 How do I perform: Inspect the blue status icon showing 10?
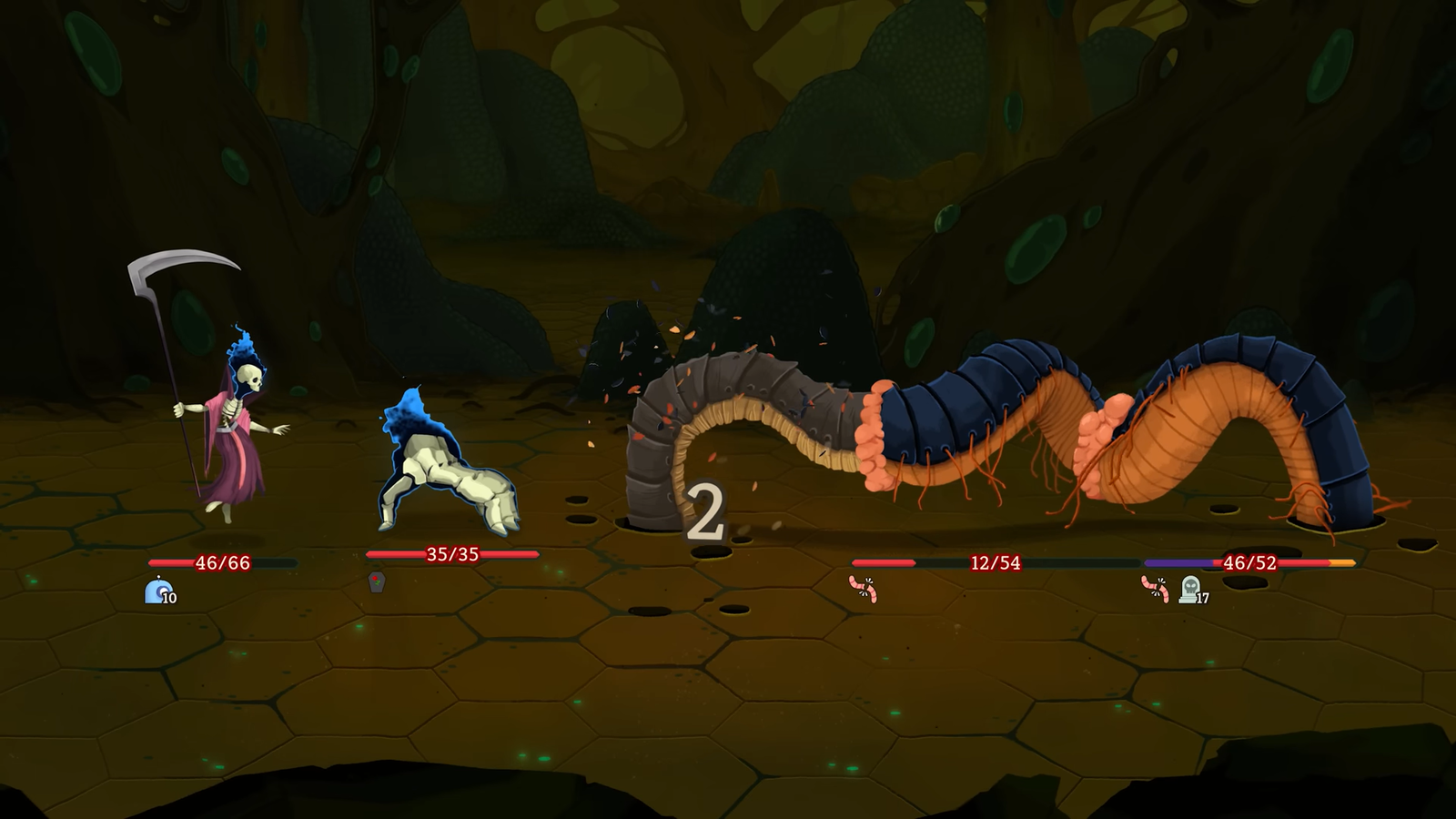tap(157, 591)
